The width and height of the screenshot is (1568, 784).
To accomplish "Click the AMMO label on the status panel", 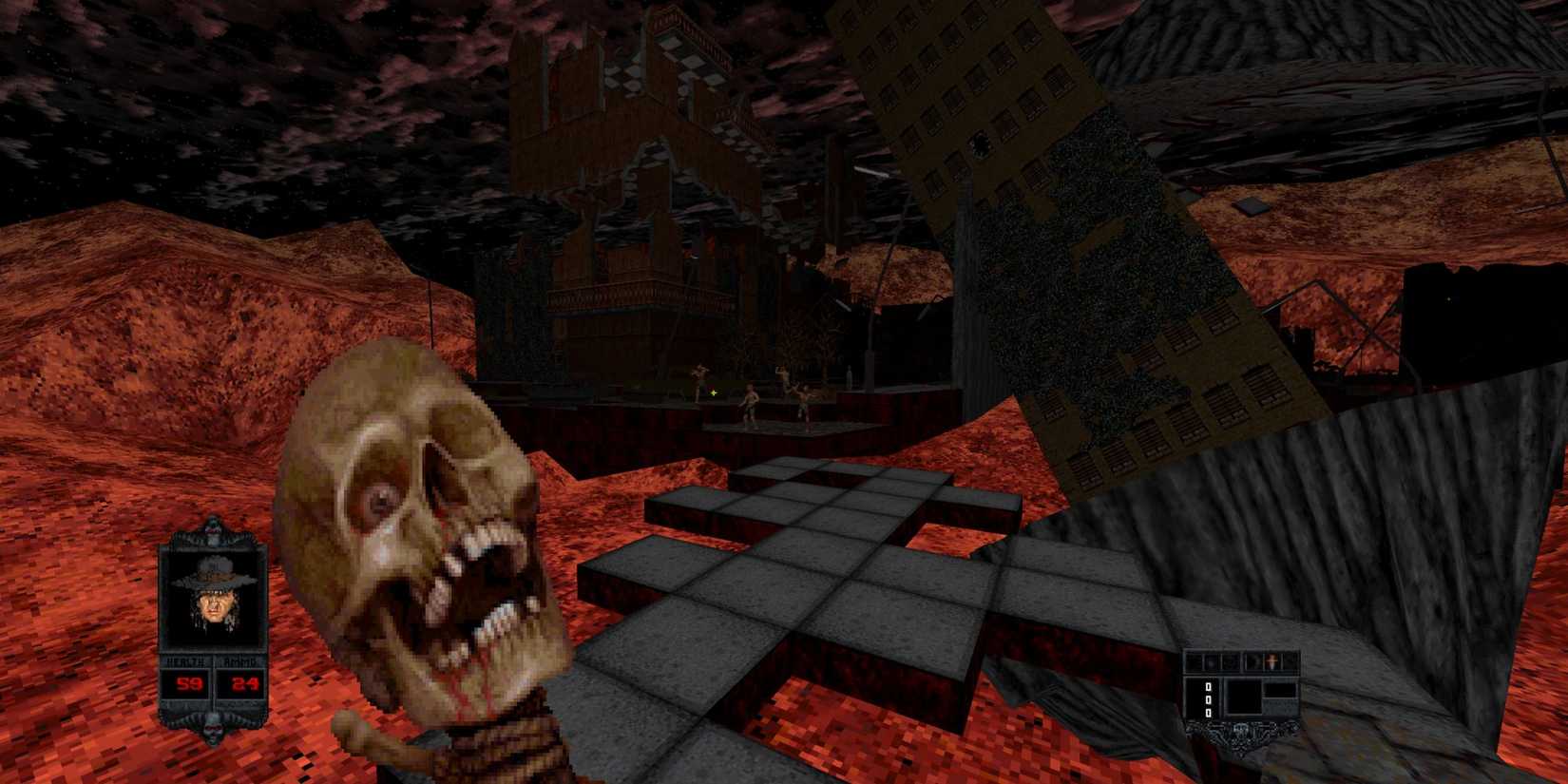I will [239, 660].
